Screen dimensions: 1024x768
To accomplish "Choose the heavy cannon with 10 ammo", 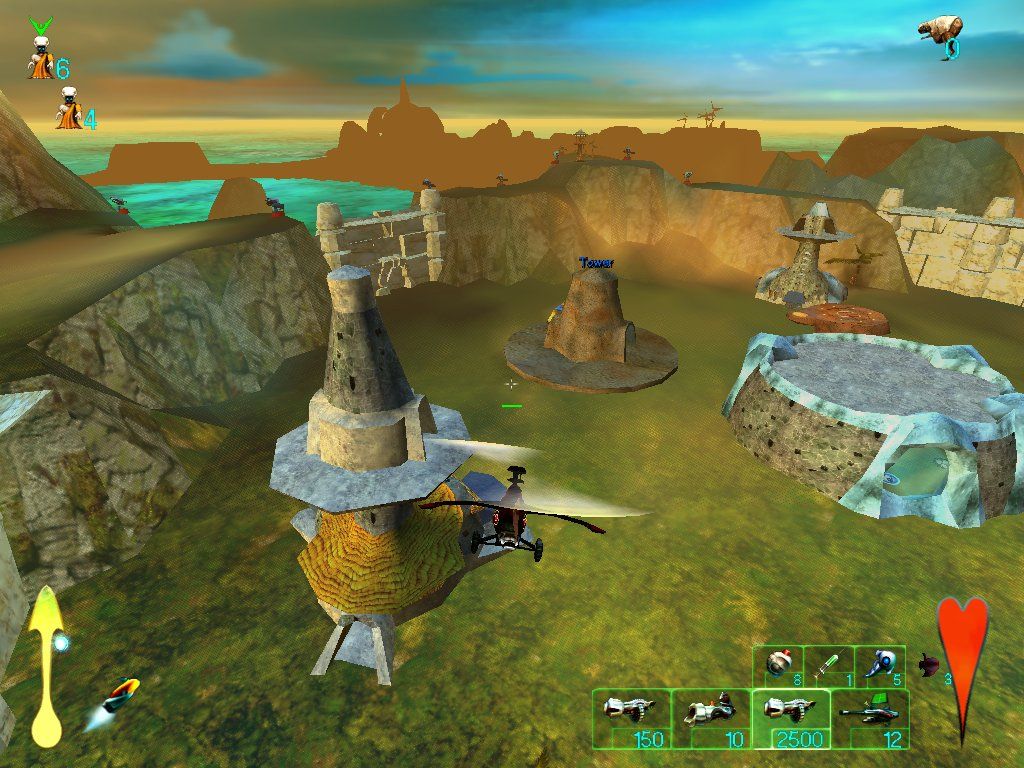I will coord(710,718).
